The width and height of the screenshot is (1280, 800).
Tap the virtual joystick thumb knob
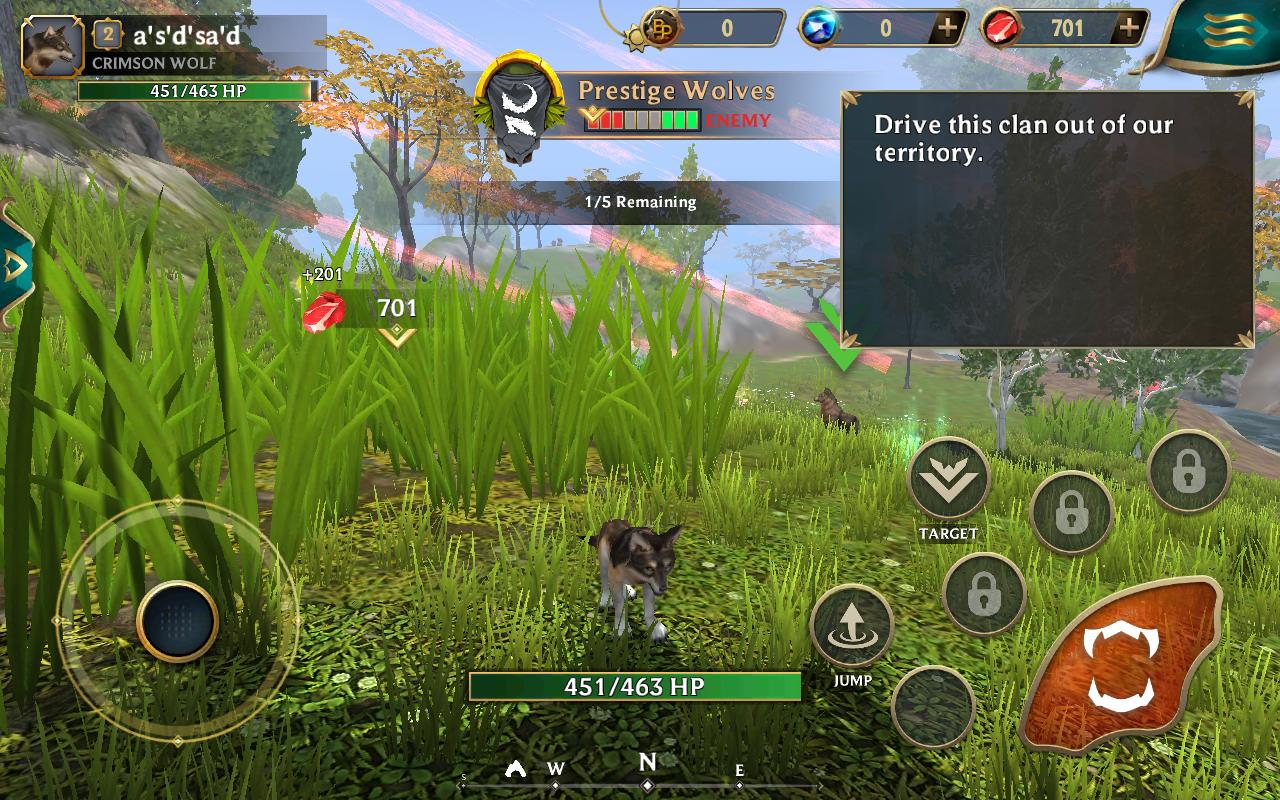click(x=177, y=621)
